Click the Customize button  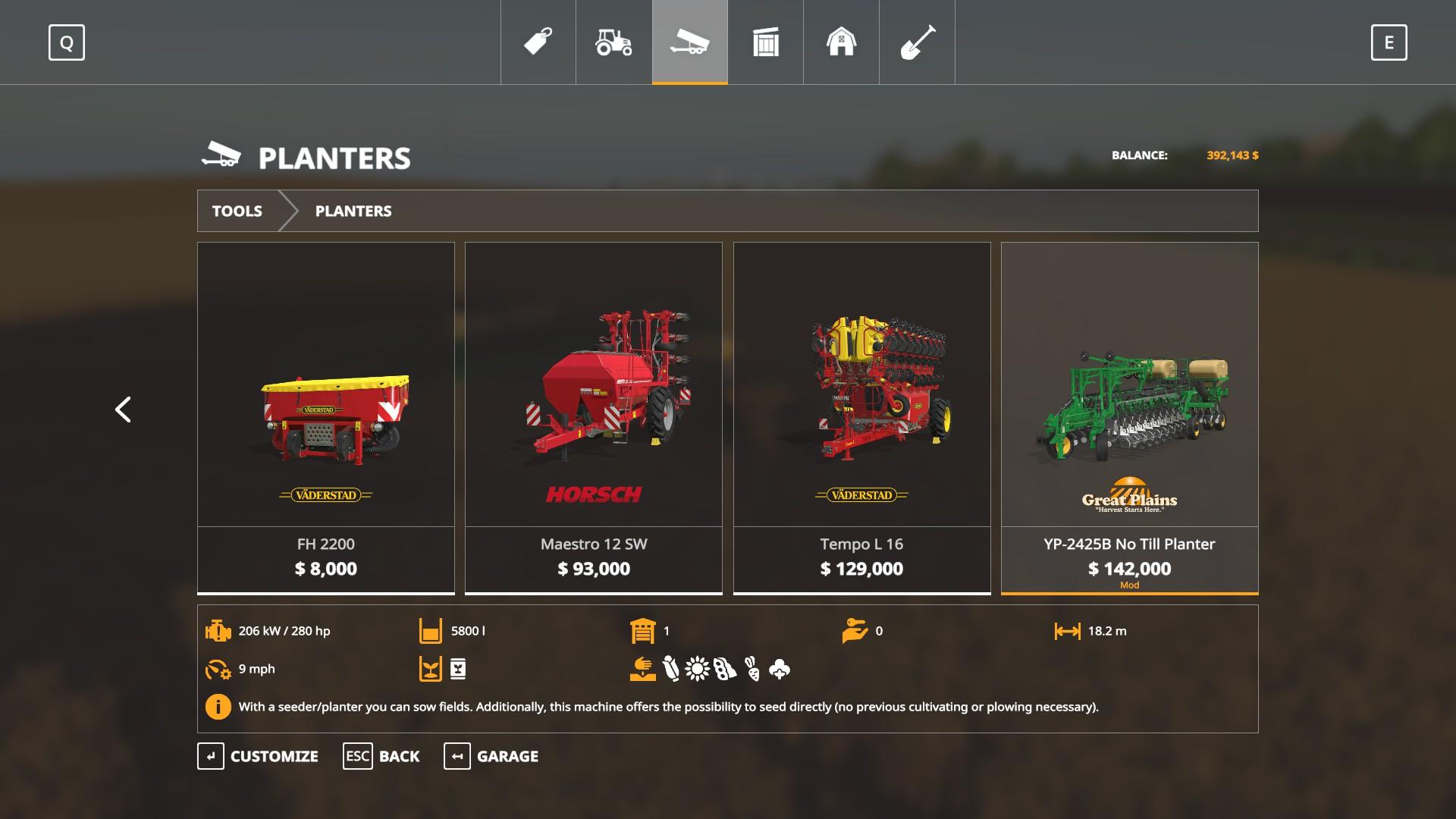259,756
